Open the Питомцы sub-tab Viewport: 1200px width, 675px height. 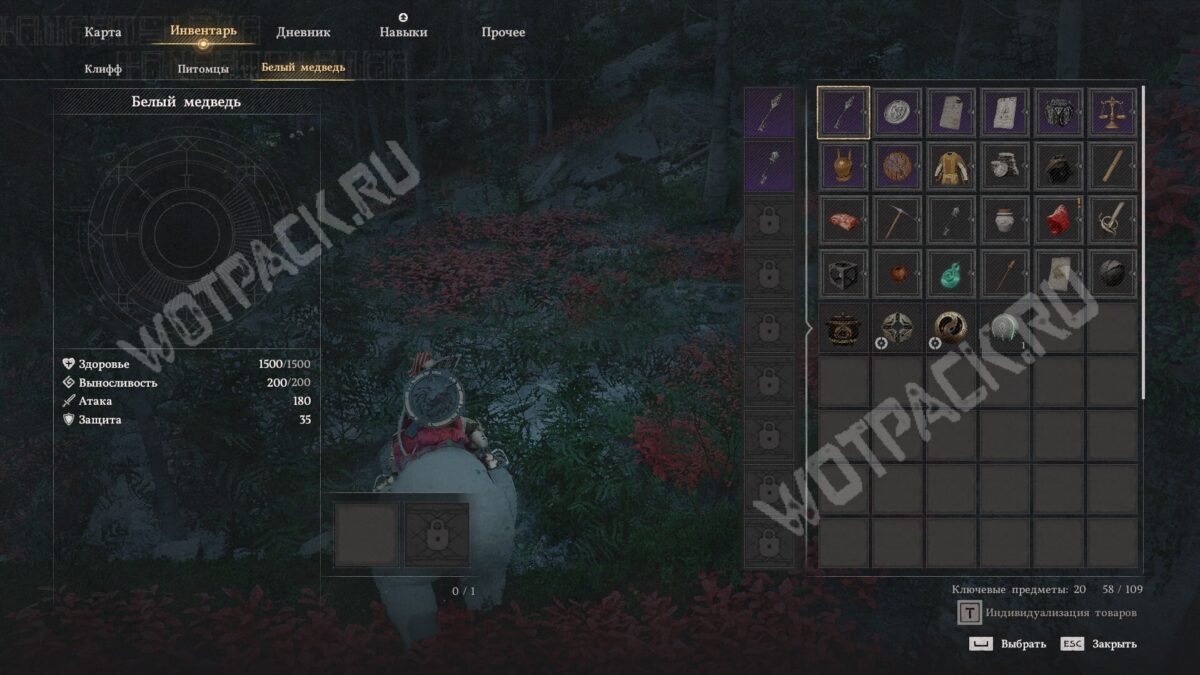[x=203, y=68]
